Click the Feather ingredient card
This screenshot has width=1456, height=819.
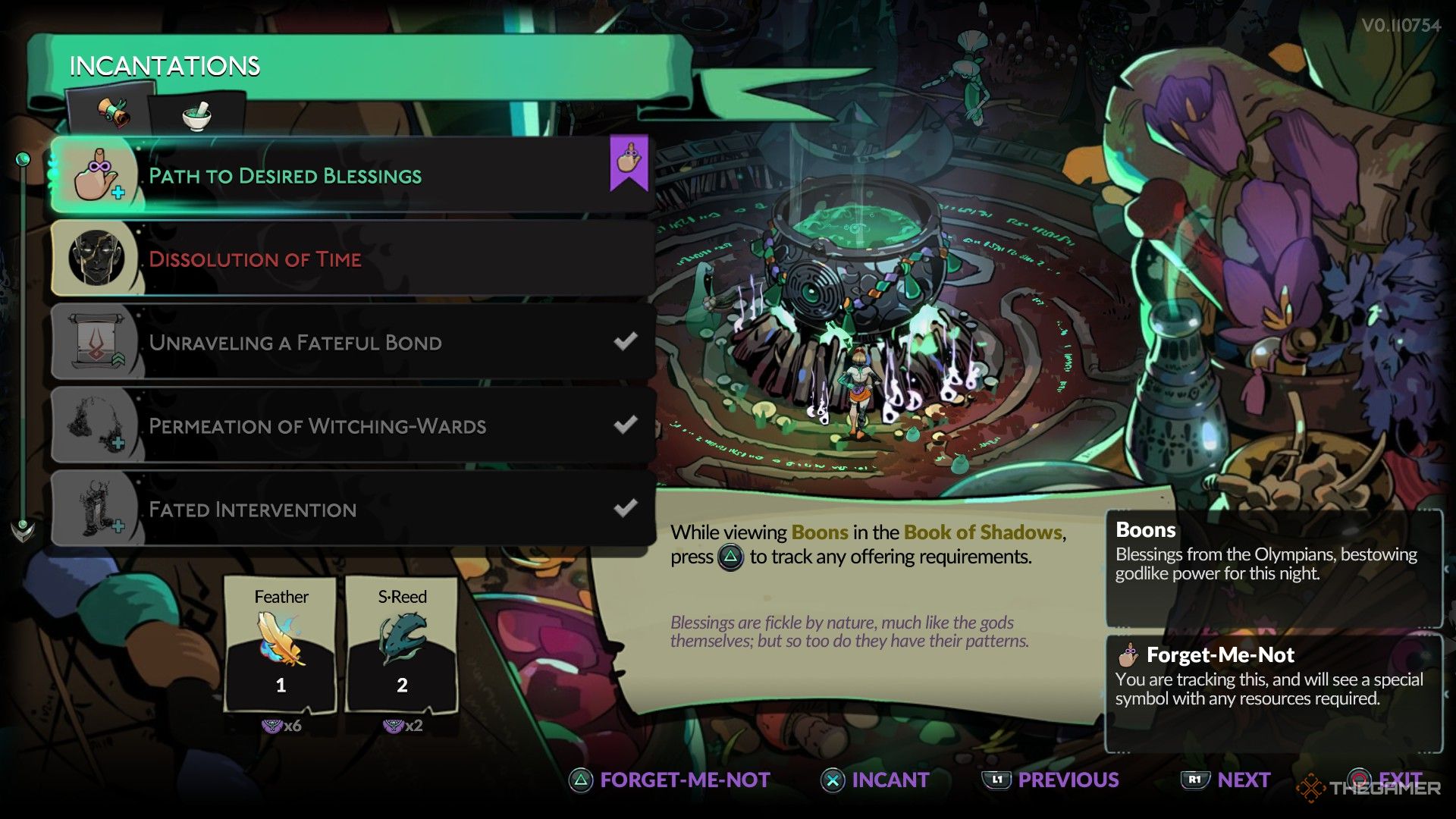click(281, 644)
